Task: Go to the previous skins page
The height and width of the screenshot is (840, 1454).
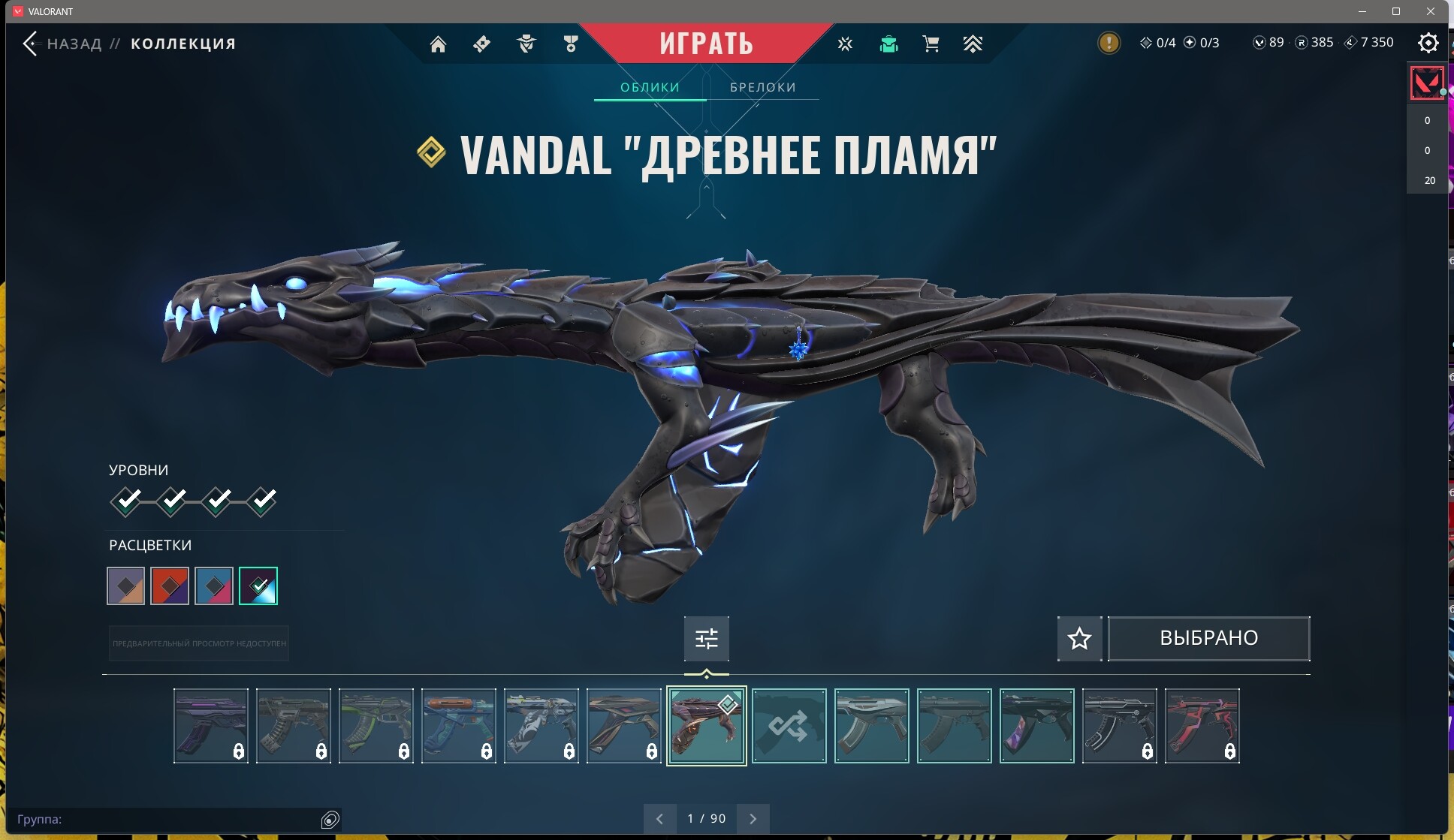Action: tap(659, 819)
